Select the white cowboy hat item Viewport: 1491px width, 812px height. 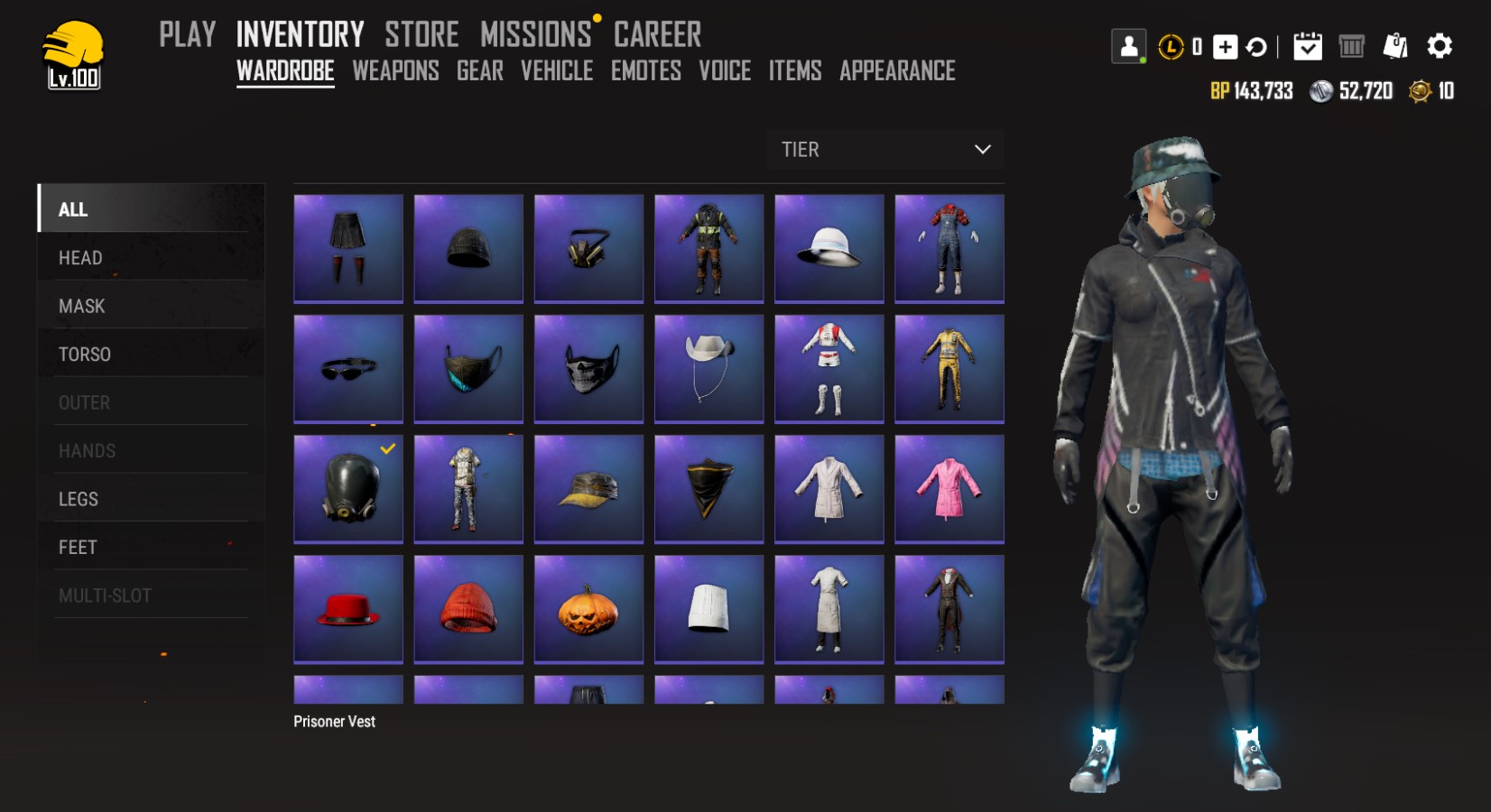(x=708, y=368)
